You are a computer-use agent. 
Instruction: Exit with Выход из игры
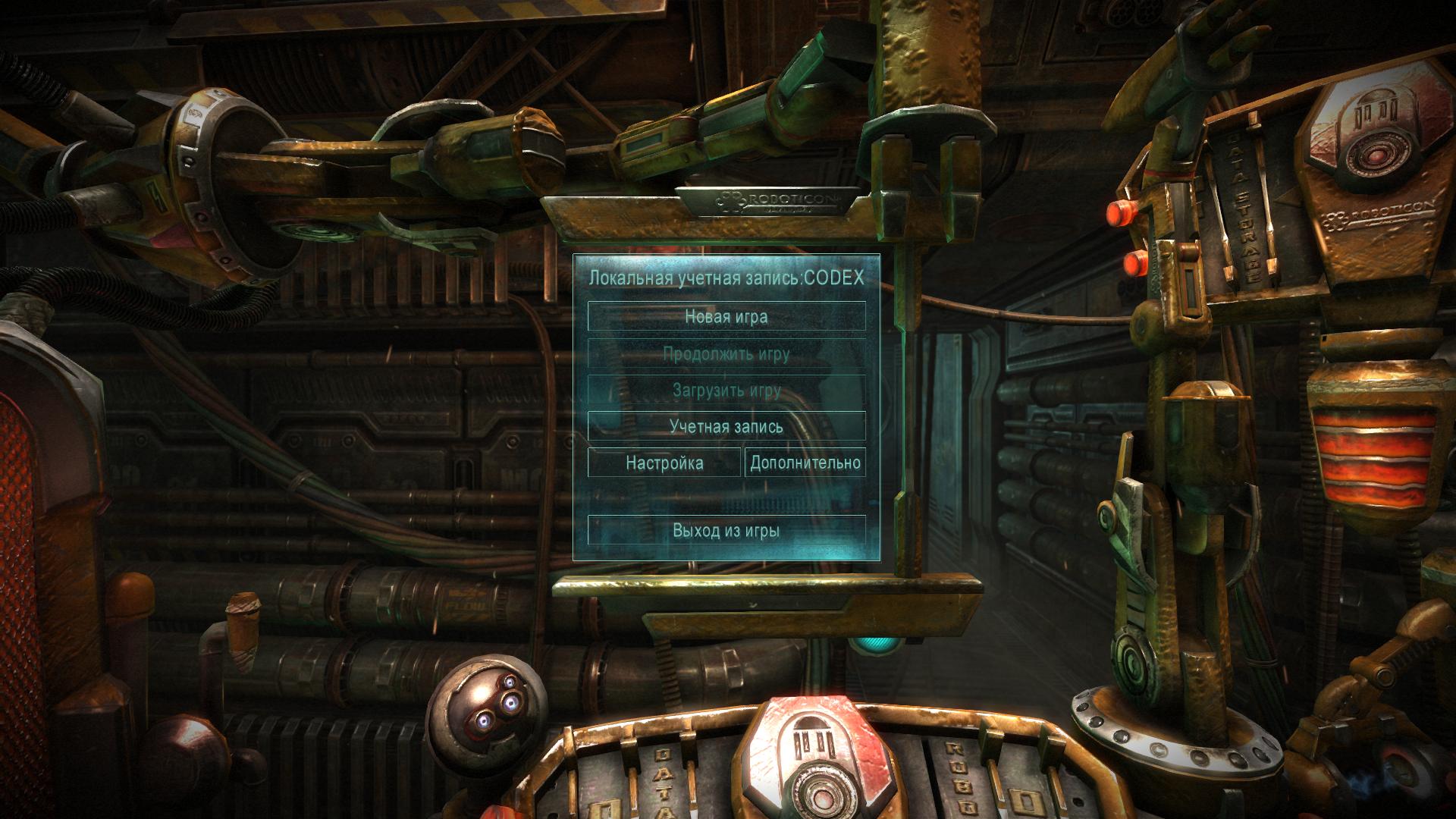click(726, 530)
